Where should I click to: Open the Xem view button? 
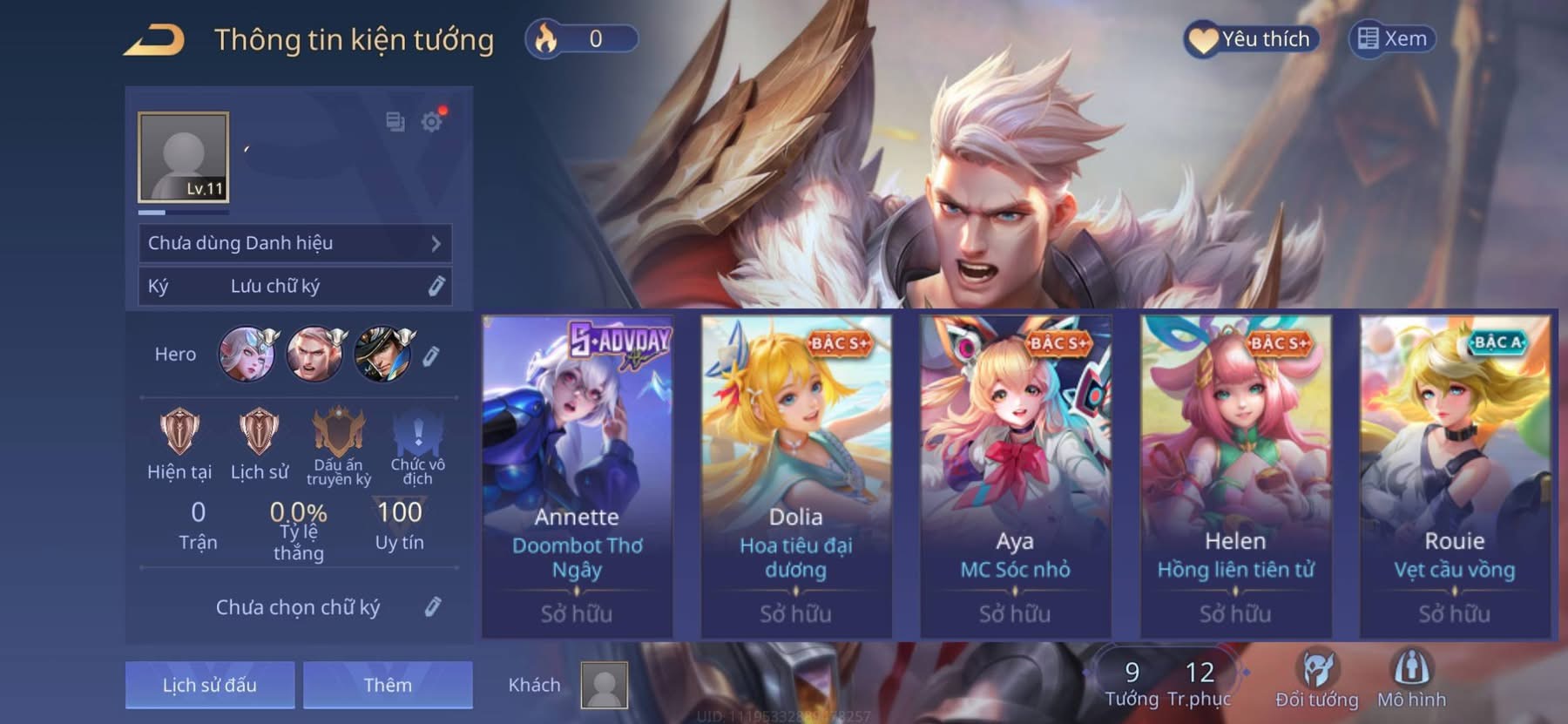pyautogui.click(x=1392, y=39)
